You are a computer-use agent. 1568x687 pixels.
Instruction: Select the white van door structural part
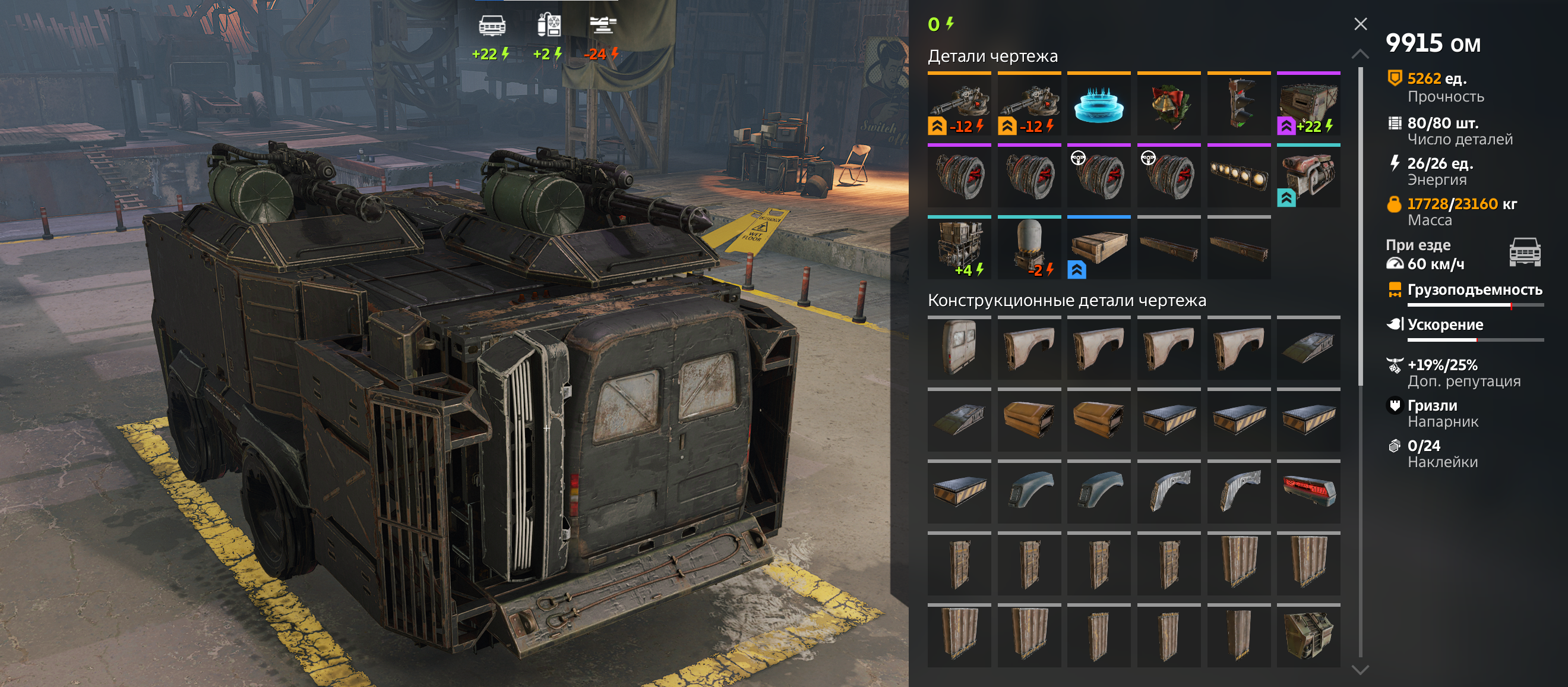[x=959, y=348]
